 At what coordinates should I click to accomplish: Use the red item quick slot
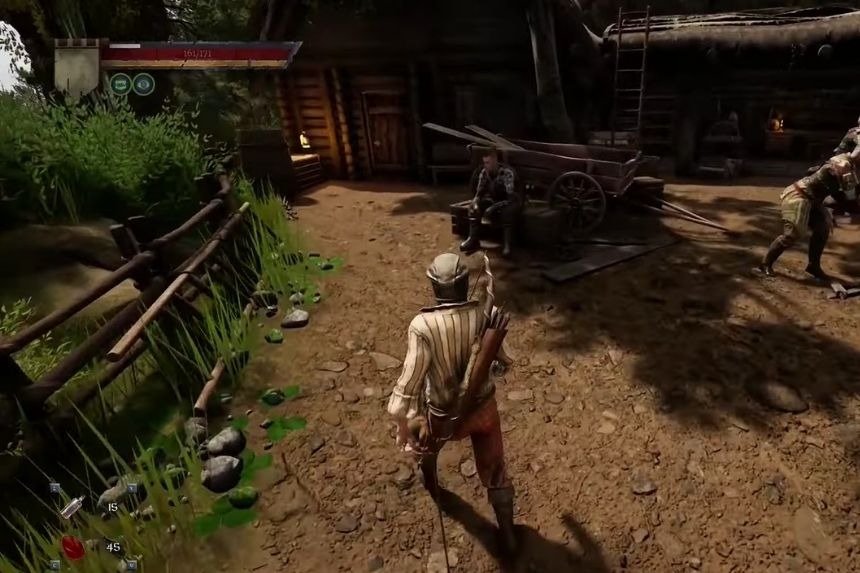(72, 547)
